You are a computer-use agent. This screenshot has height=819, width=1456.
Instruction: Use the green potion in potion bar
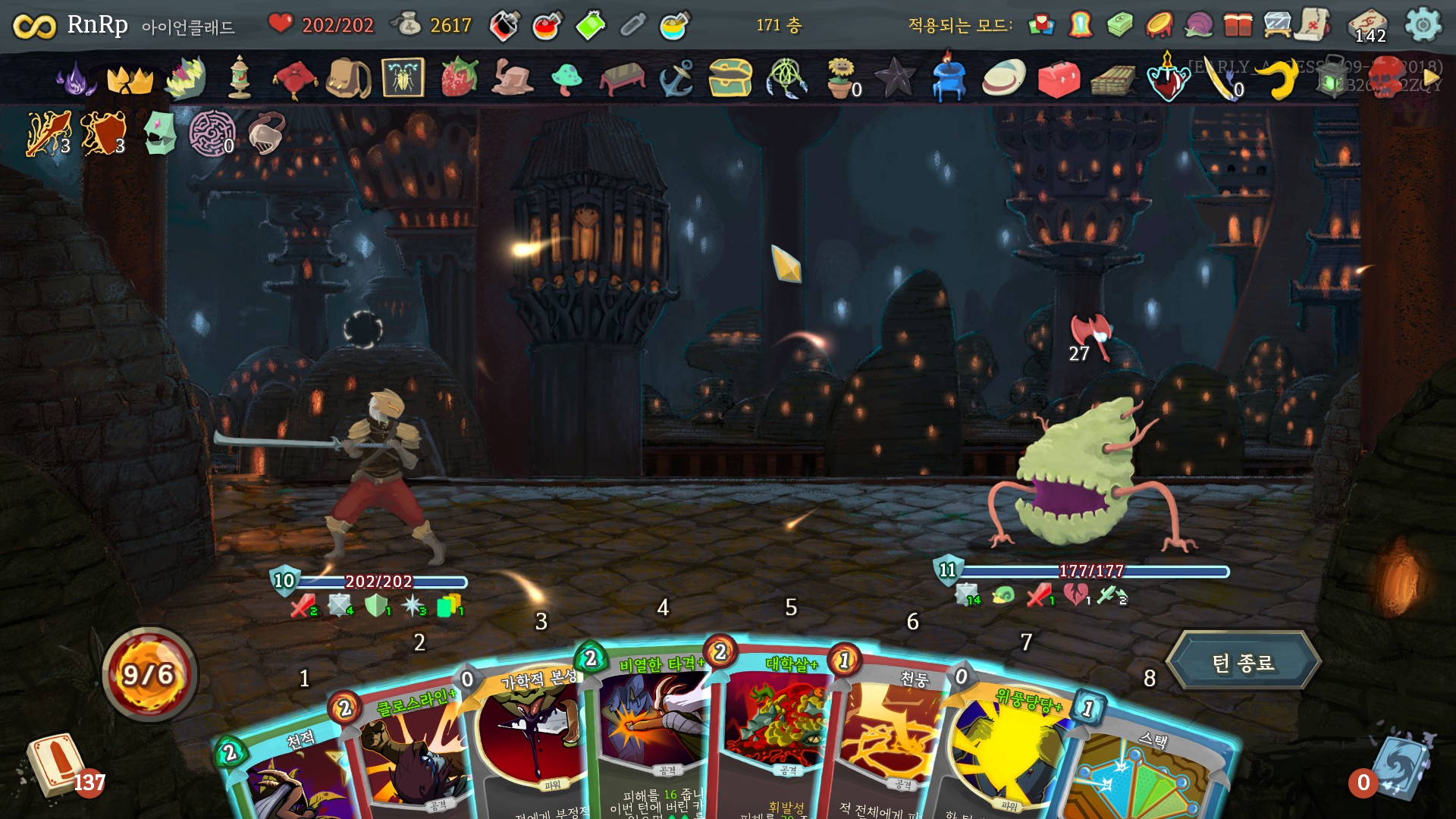point(590,26)
